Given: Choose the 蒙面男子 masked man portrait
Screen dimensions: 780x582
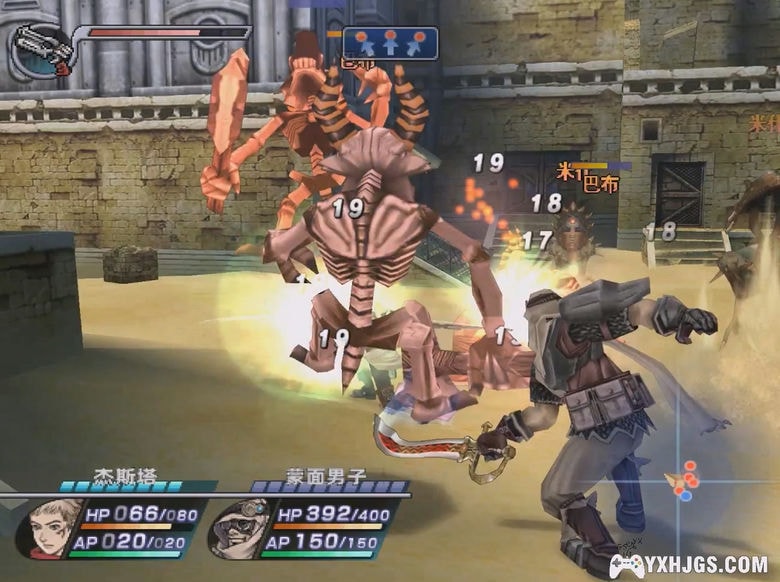Looking at the screenshot, I should point(239,527).
